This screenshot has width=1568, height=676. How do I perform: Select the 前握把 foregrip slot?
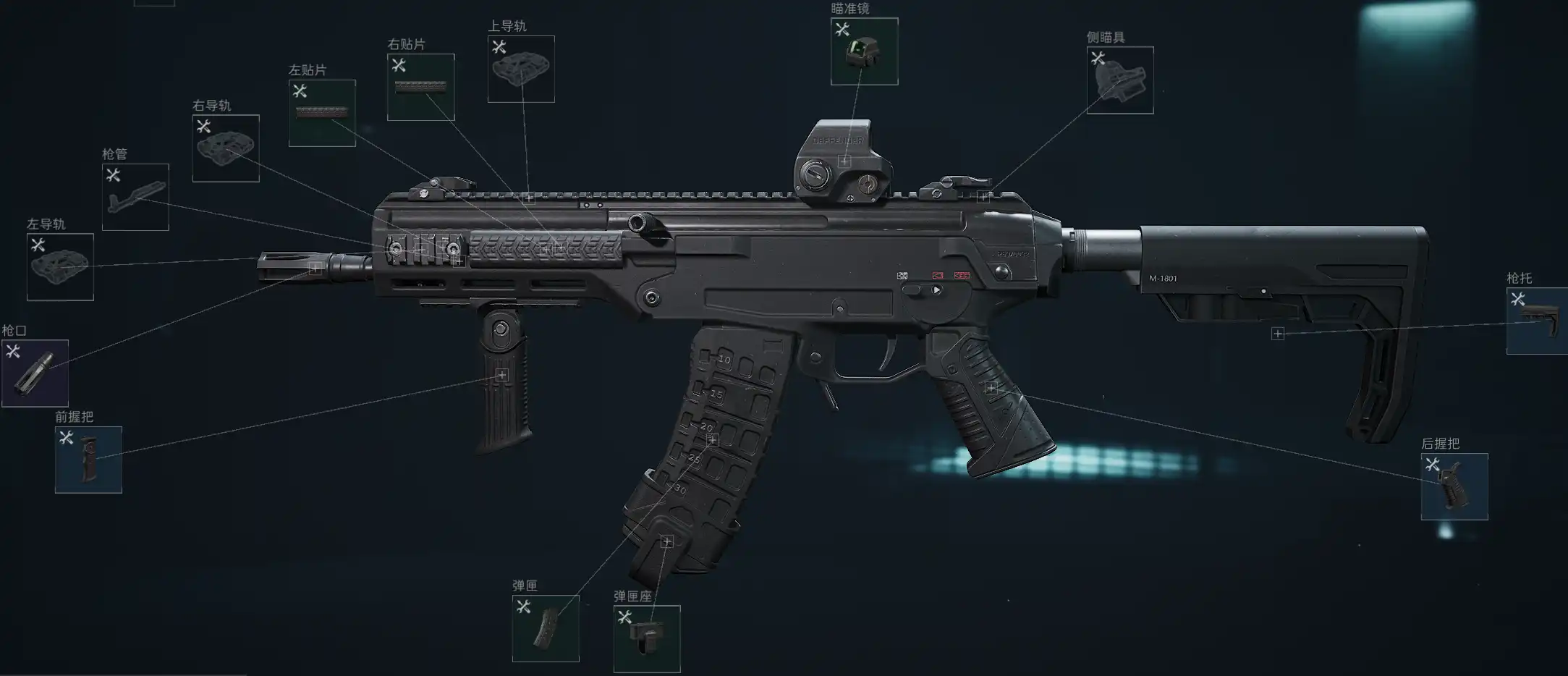point(88,460)
